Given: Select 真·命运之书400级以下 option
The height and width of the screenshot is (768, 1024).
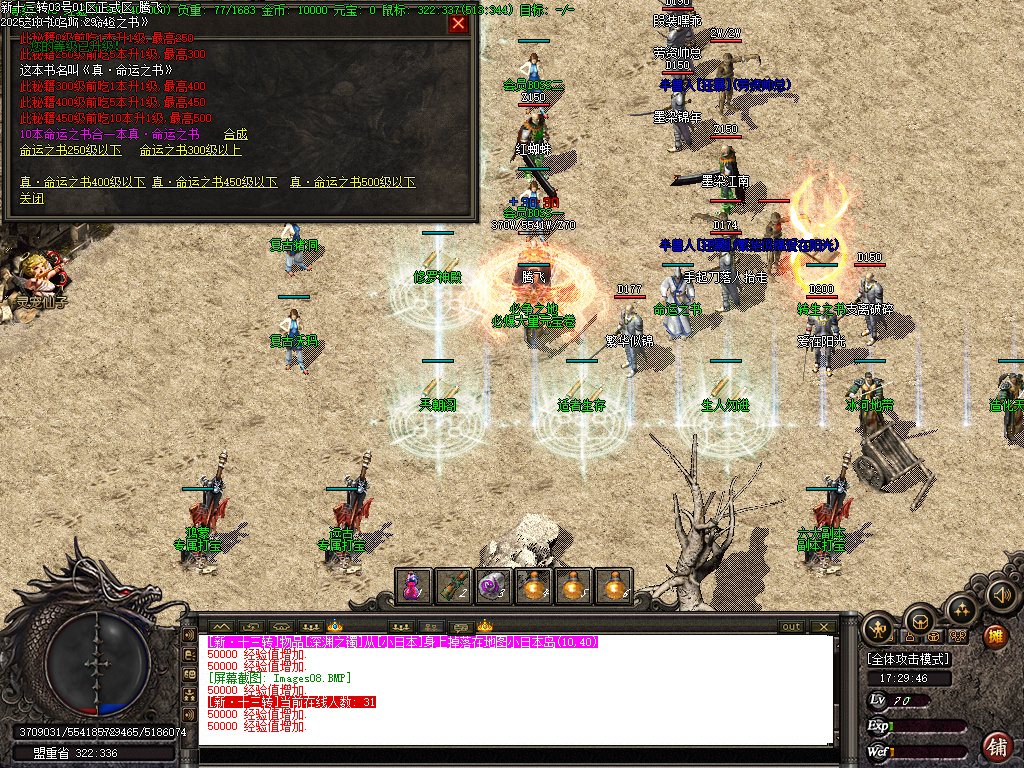Looking at the screenshot, I should [x=82, y=182].
